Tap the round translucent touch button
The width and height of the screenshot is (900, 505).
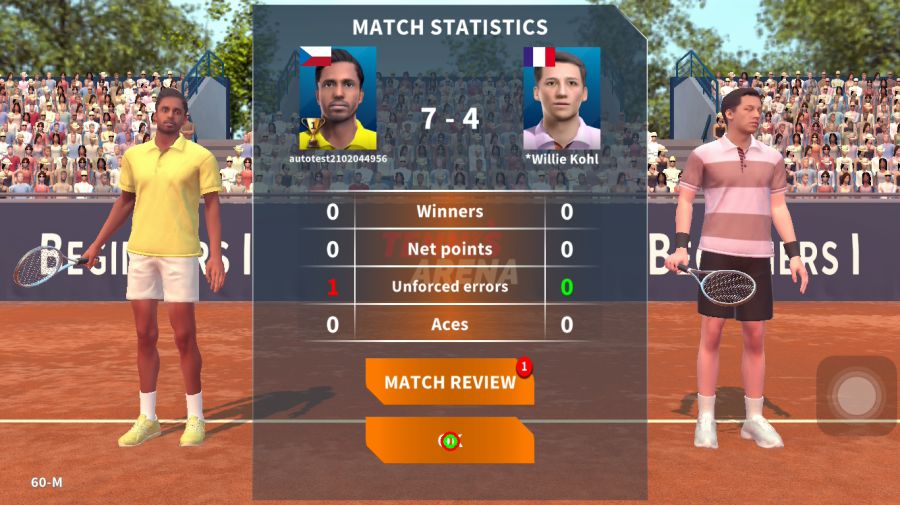pos(856,396)
